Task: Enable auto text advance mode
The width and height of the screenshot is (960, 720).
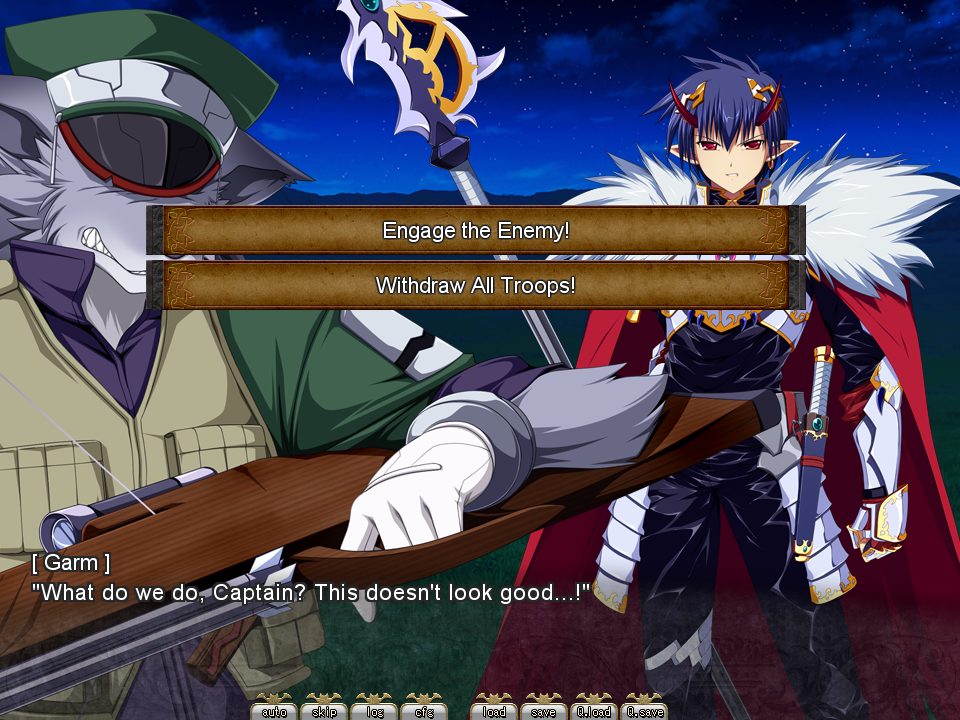Action: point(274,710)
